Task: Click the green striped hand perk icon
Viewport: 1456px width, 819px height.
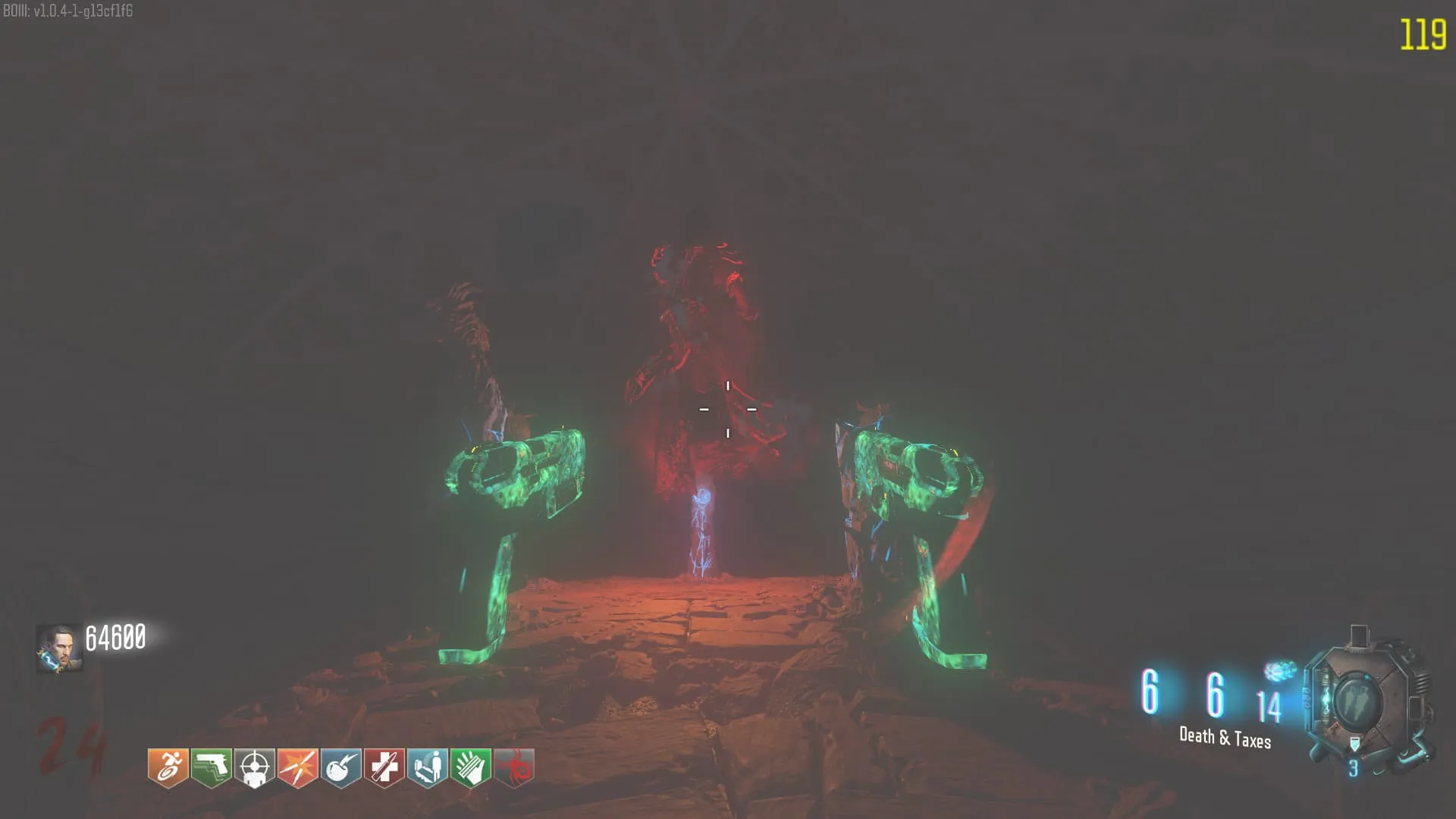Action: [x=471, y=767]
